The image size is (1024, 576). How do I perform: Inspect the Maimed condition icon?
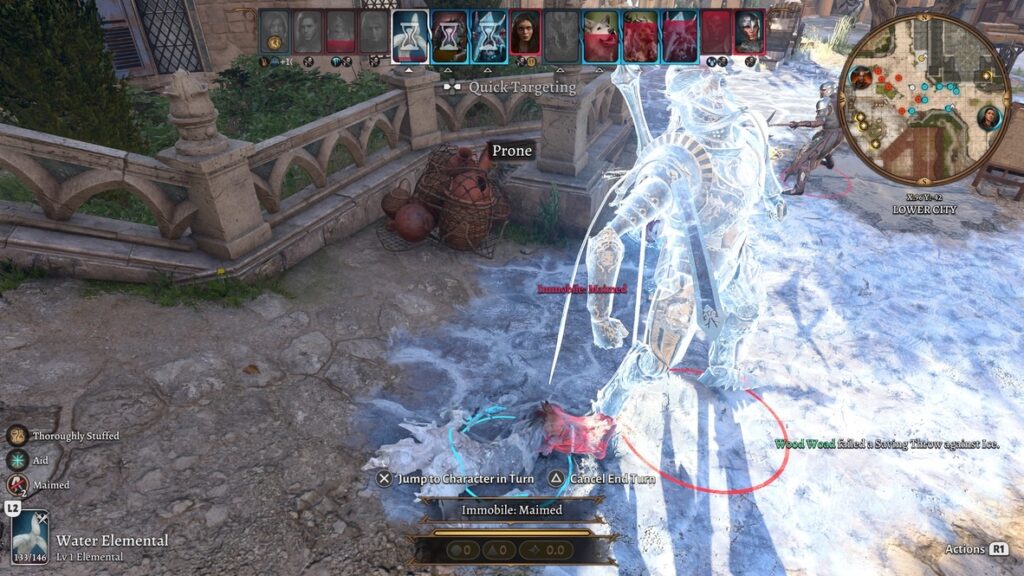tap(17, 485)
